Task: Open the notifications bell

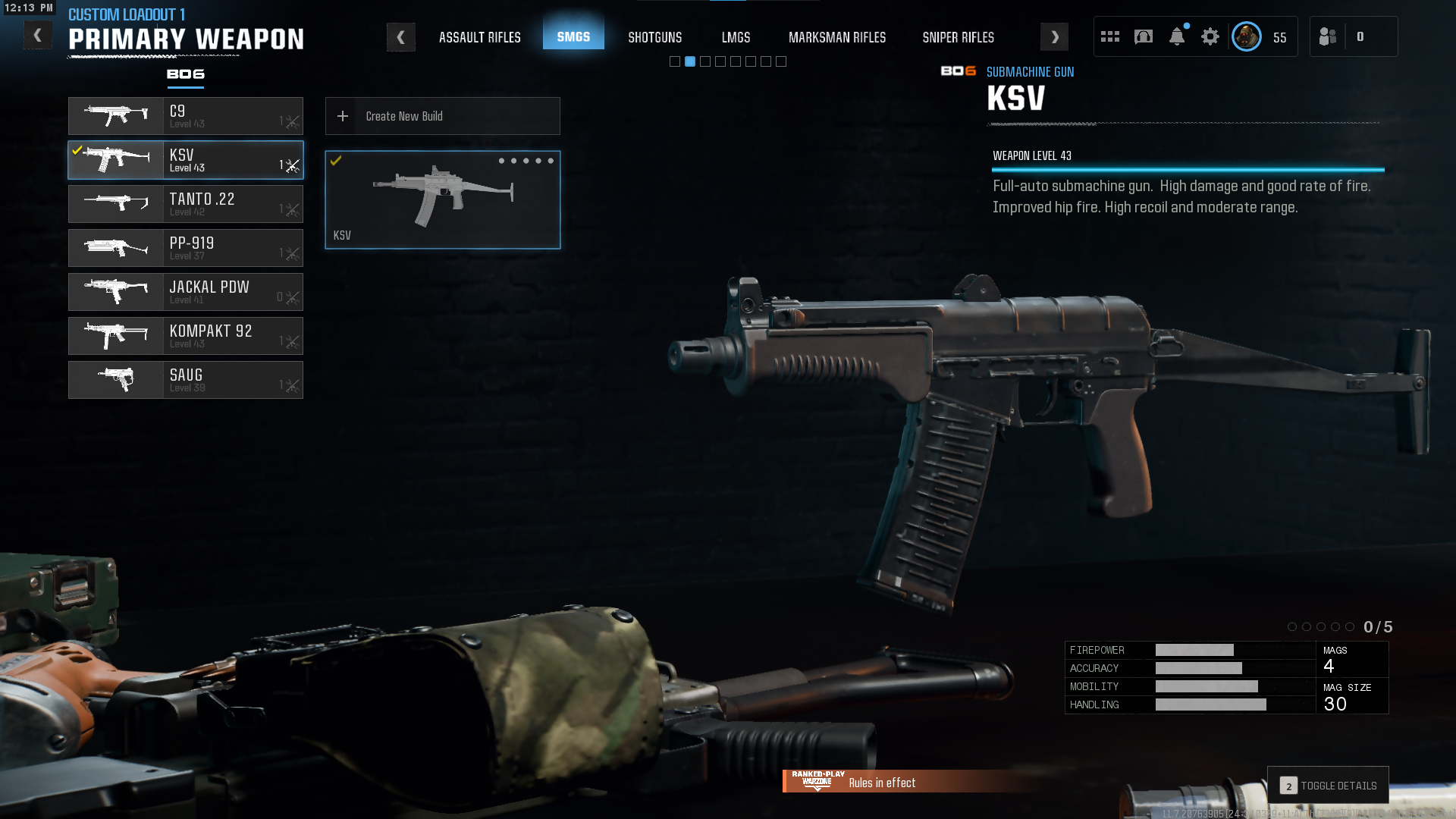Action: click(x=1176, y=36)
